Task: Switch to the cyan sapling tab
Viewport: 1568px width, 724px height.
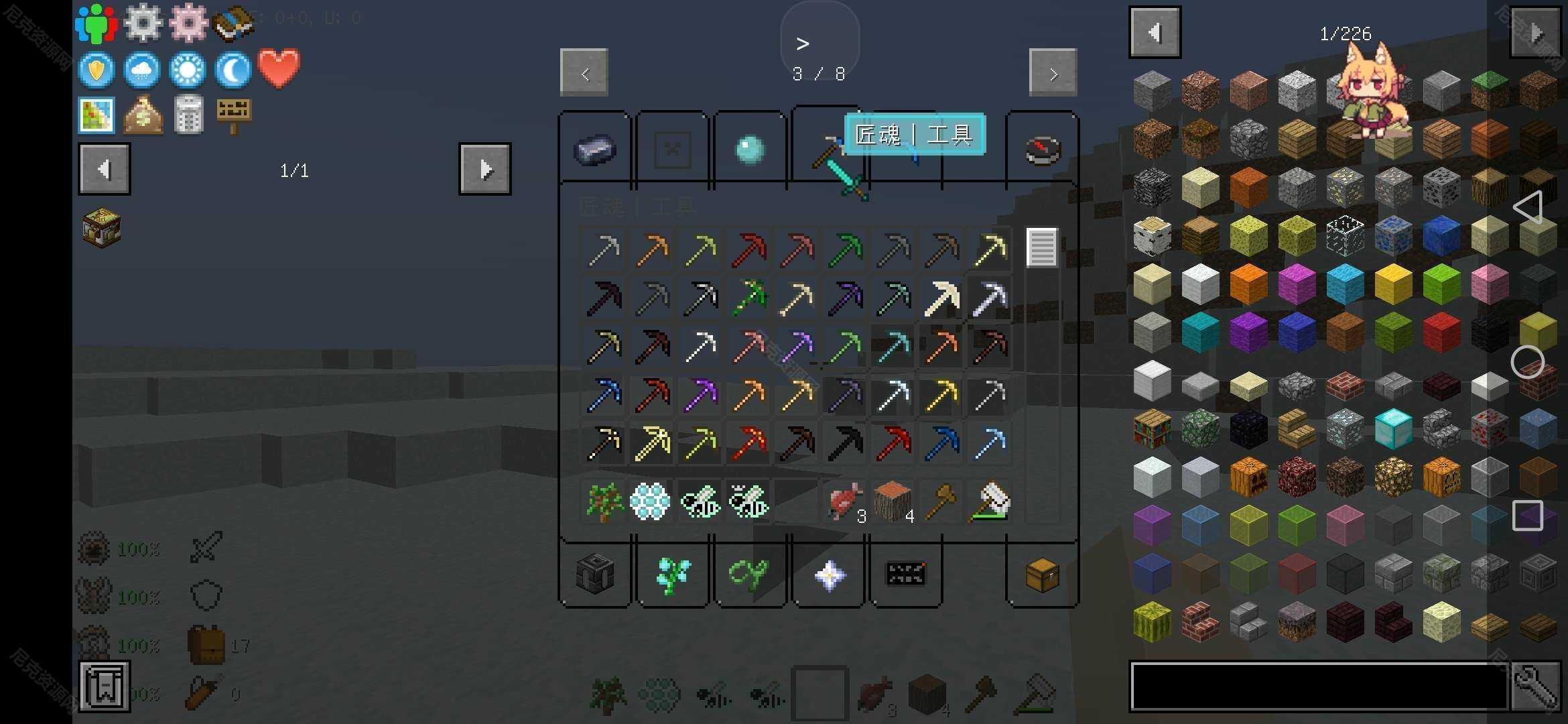Action: (x=672, y=575)
